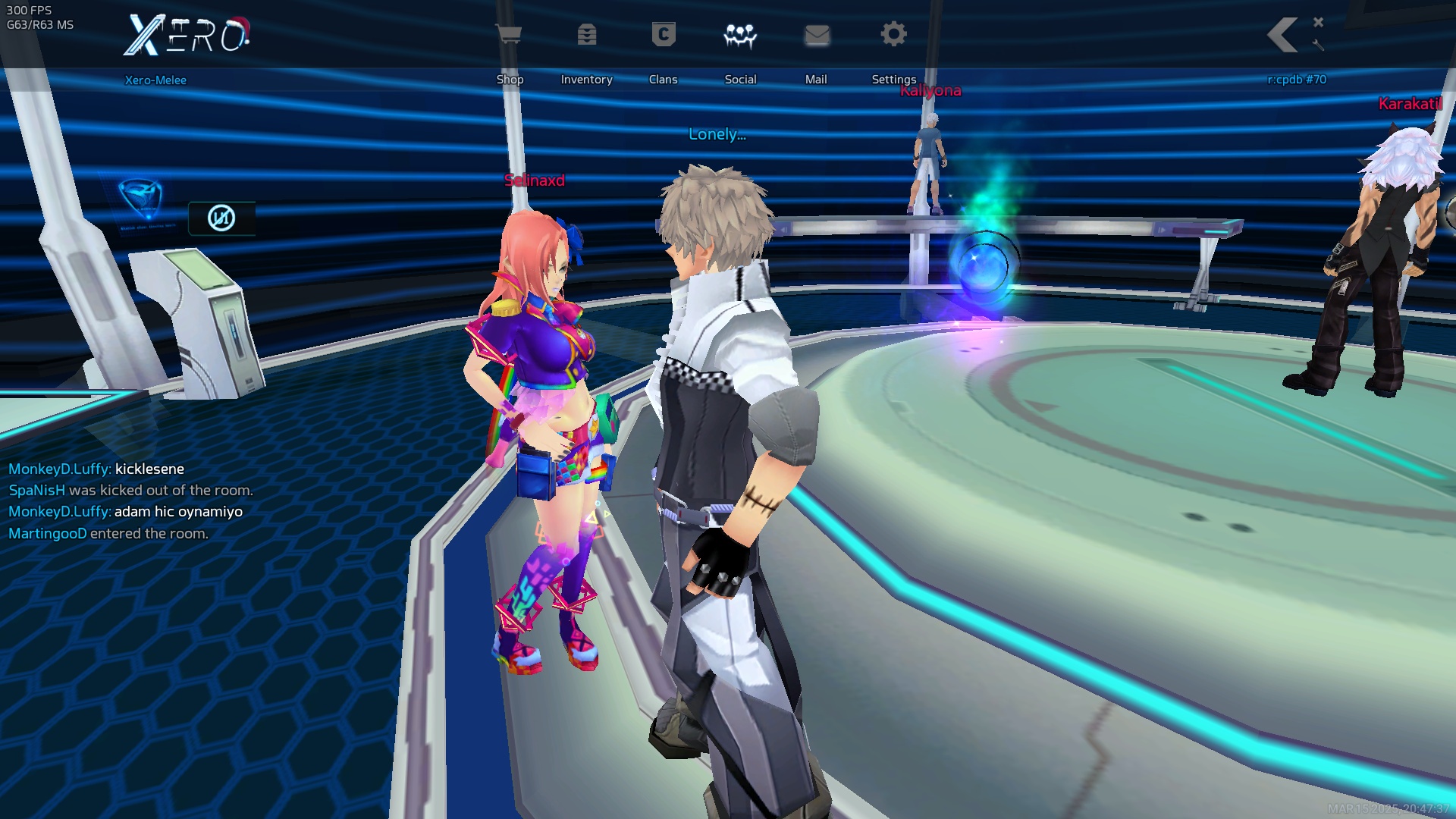Click MonkeyD.Luffy's name in chat
The width and height of the screenshot is (1456, 819).
point(59,469)
